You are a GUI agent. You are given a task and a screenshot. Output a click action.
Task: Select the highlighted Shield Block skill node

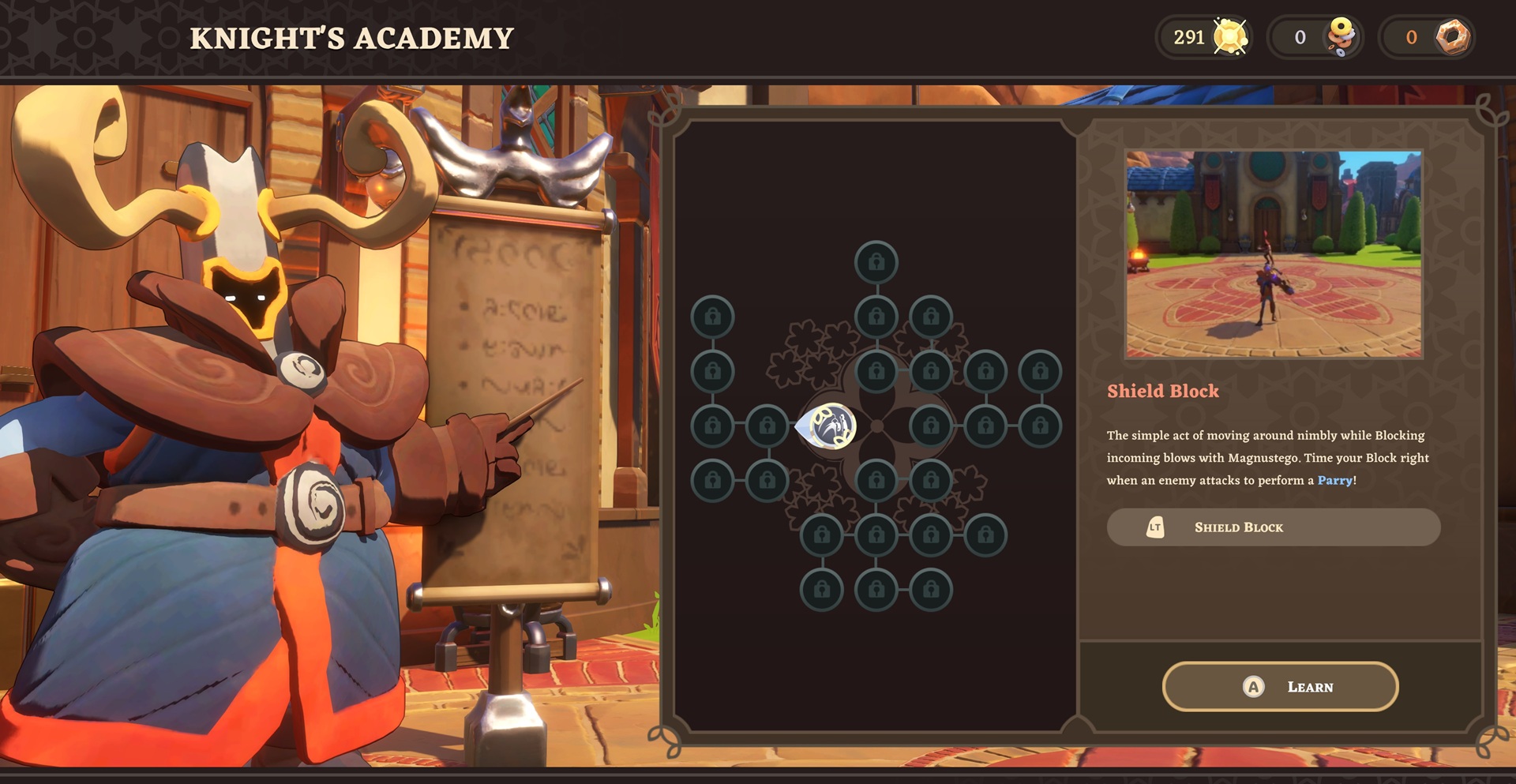(x=829, y=426)
